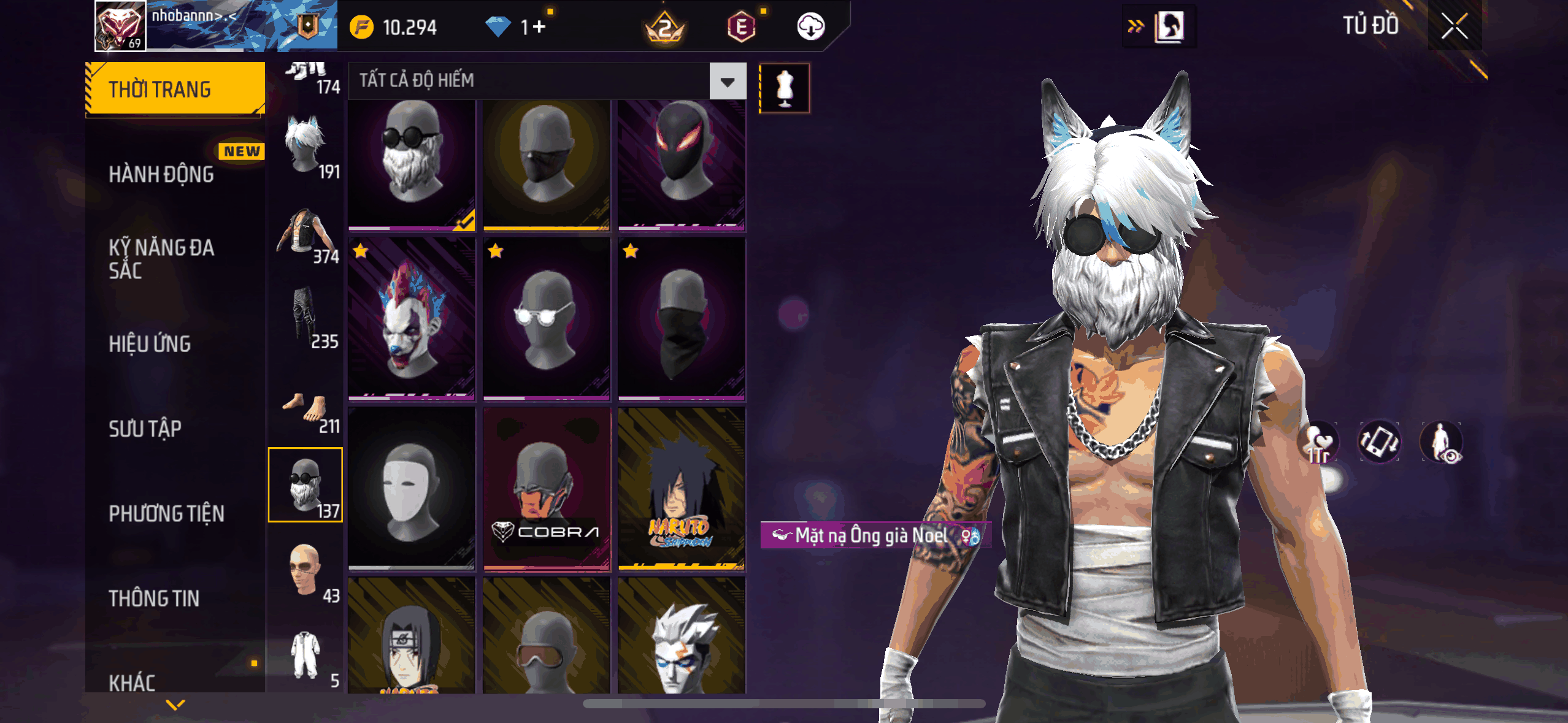Pick the plain white face mask
Screen dimensions: 1568x723
pos(412,489)
